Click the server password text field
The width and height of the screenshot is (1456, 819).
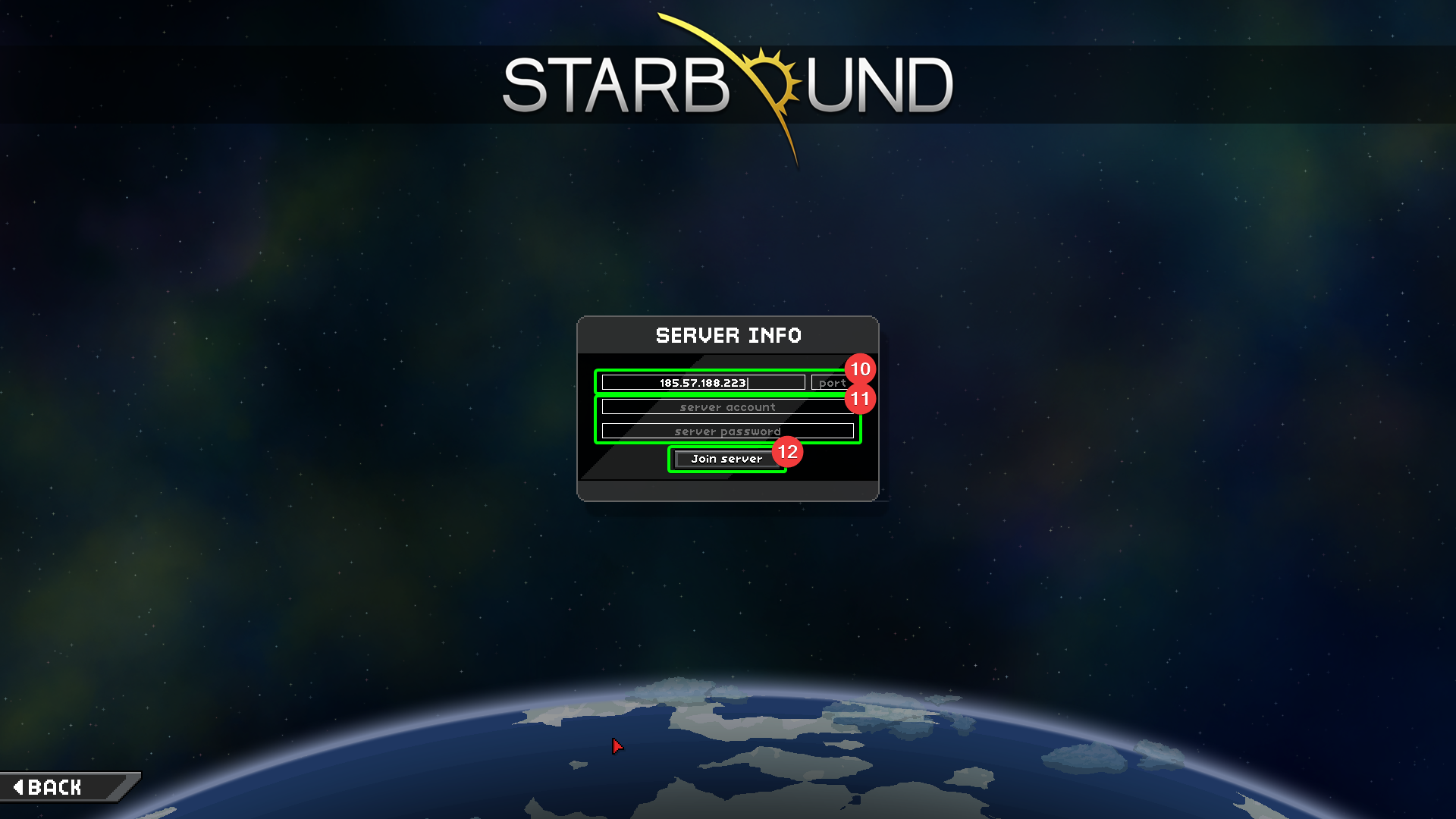[727, 431]
